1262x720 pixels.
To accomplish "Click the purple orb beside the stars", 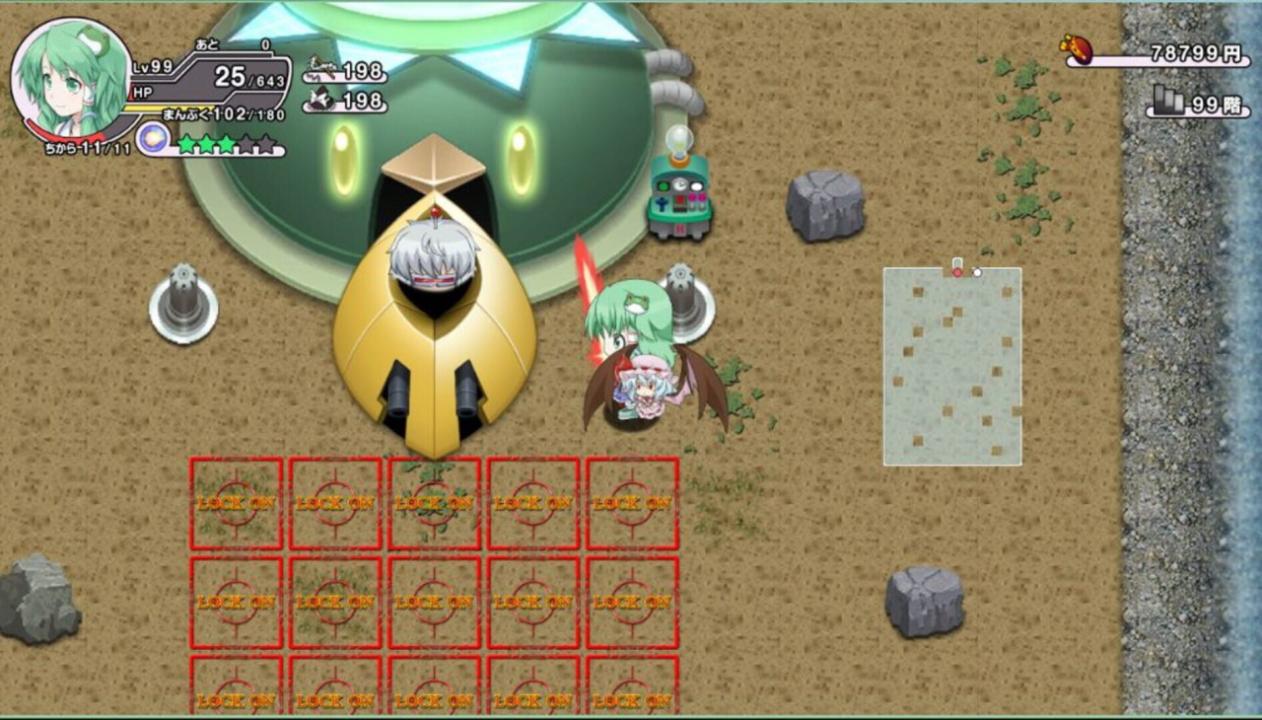I will (153, 140).
